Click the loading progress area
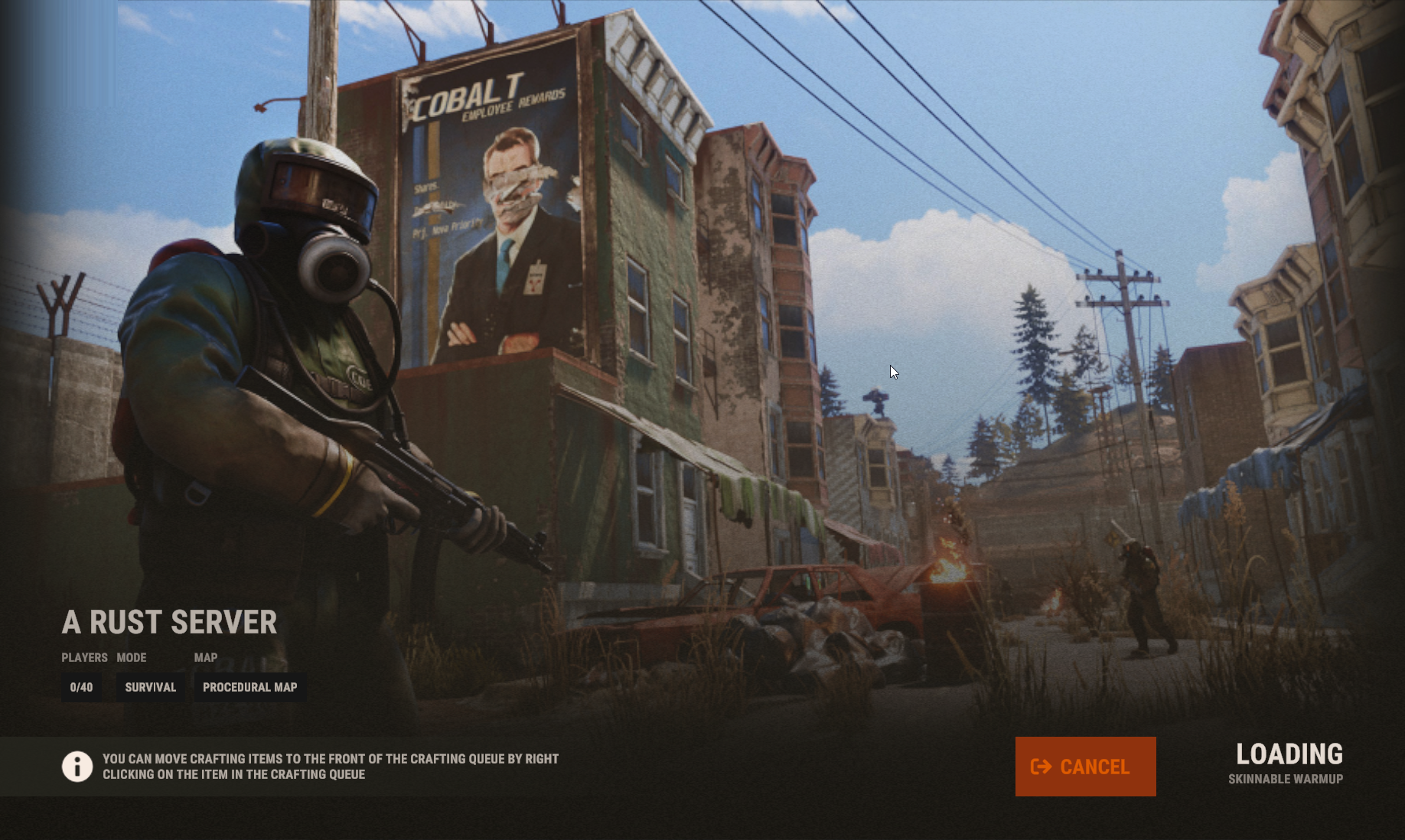This screenshot has width=1405, height=840. click(x=1289, y=765)
